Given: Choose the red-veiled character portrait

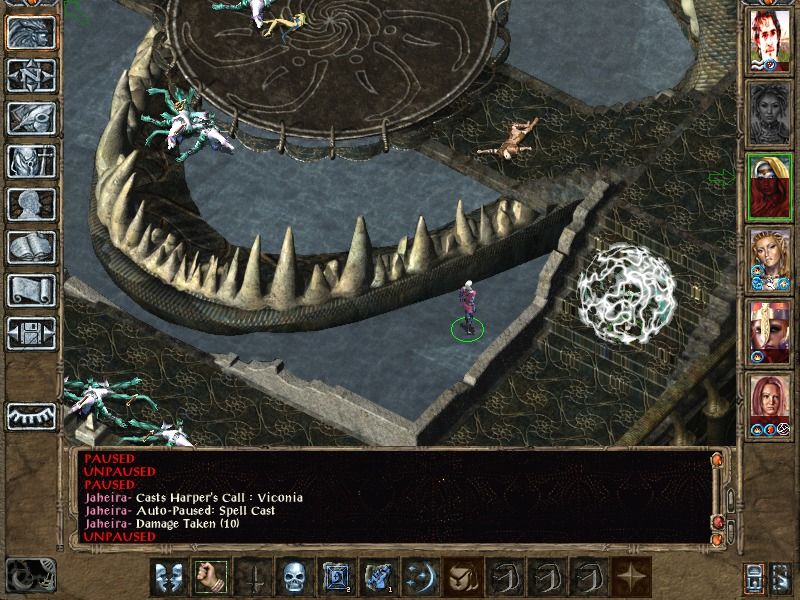Looking at the screenshot, I should click(769, 186).
